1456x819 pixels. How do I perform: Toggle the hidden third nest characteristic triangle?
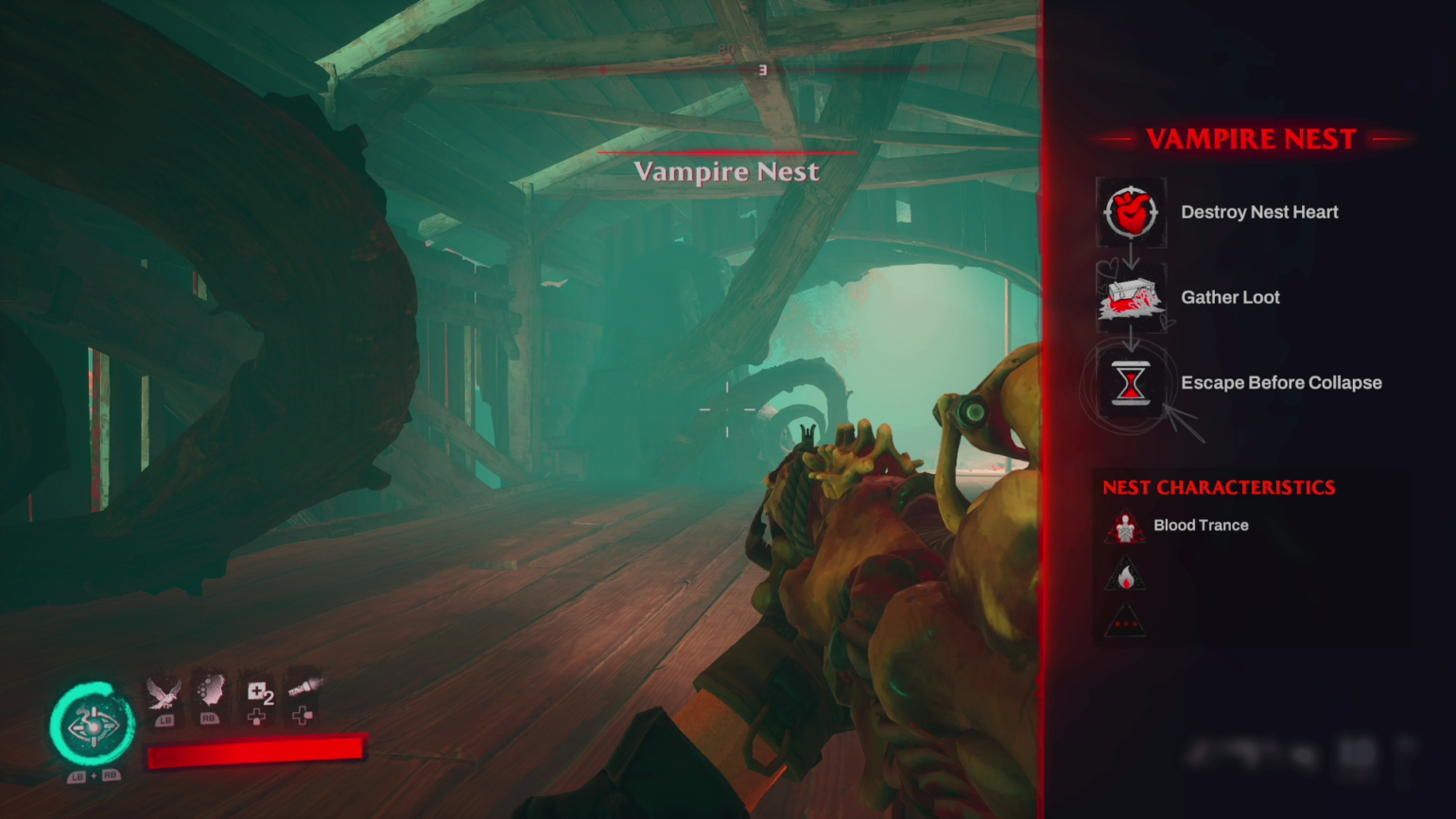coord(1125,619)
